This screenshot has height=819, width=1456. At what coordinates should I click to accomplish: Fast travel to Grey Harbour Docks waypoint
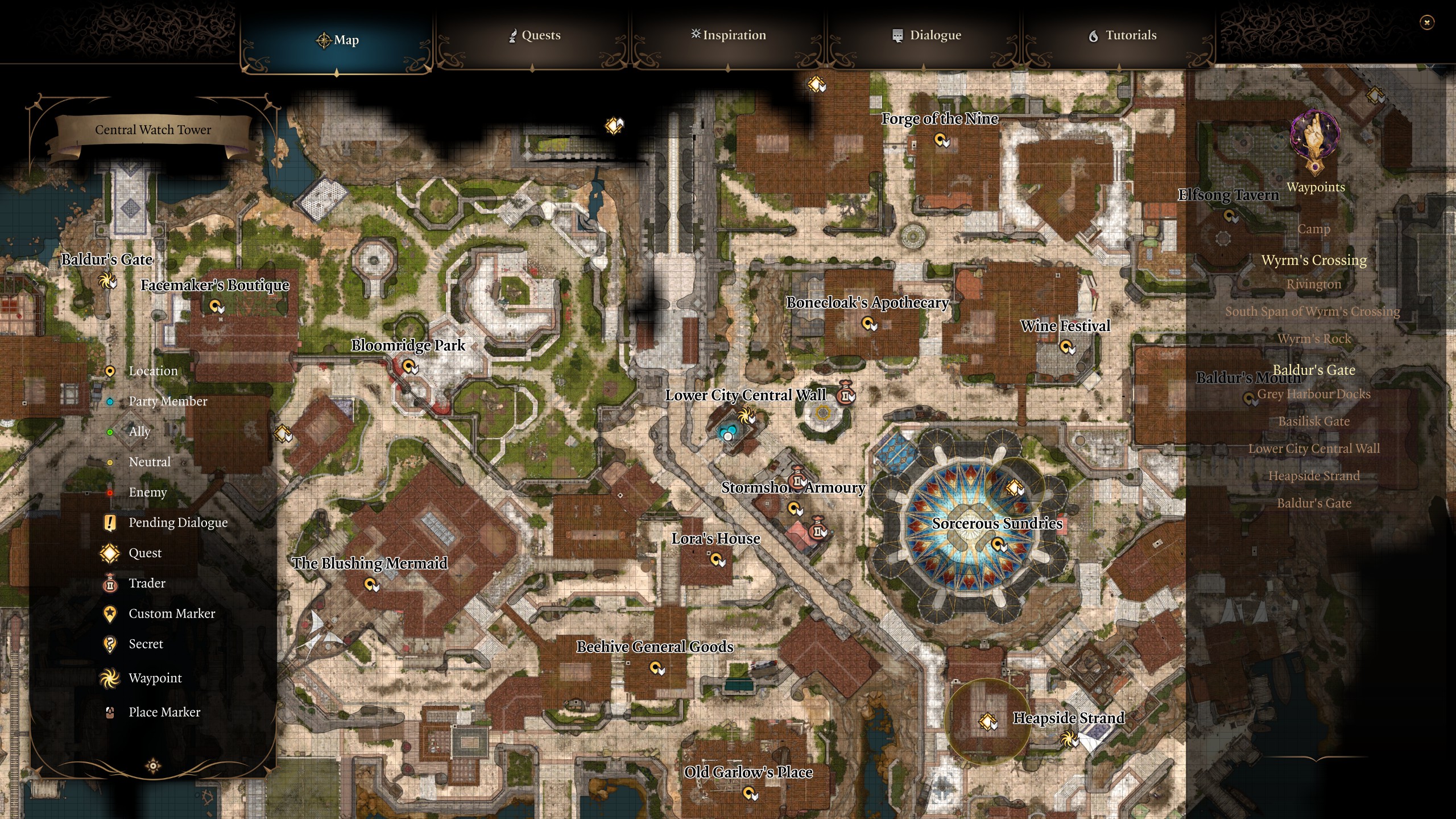(1315, 394)
